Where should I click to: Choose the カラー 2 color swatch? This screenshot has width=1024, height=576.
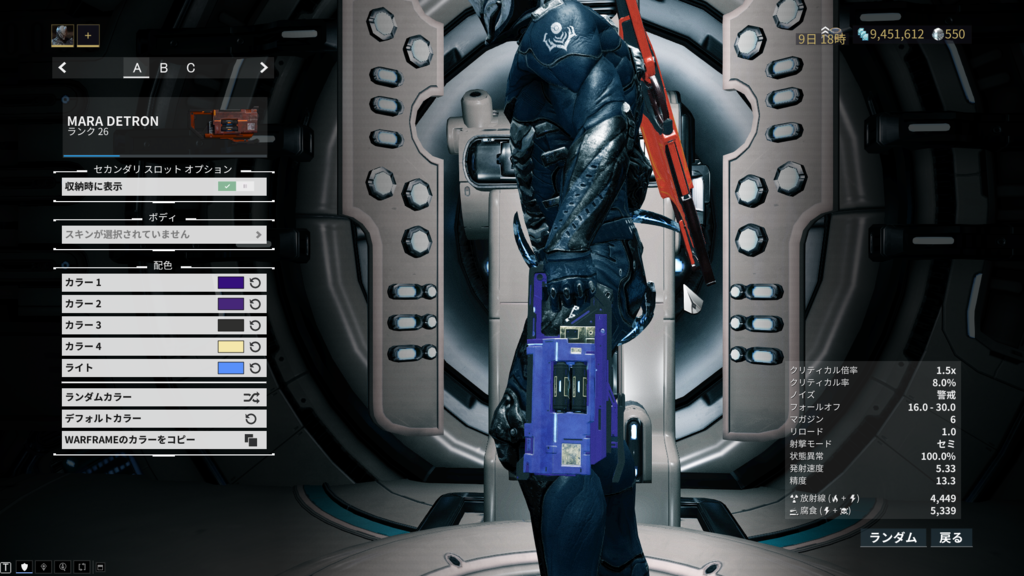pyautogui.click(x=231, y=304)
